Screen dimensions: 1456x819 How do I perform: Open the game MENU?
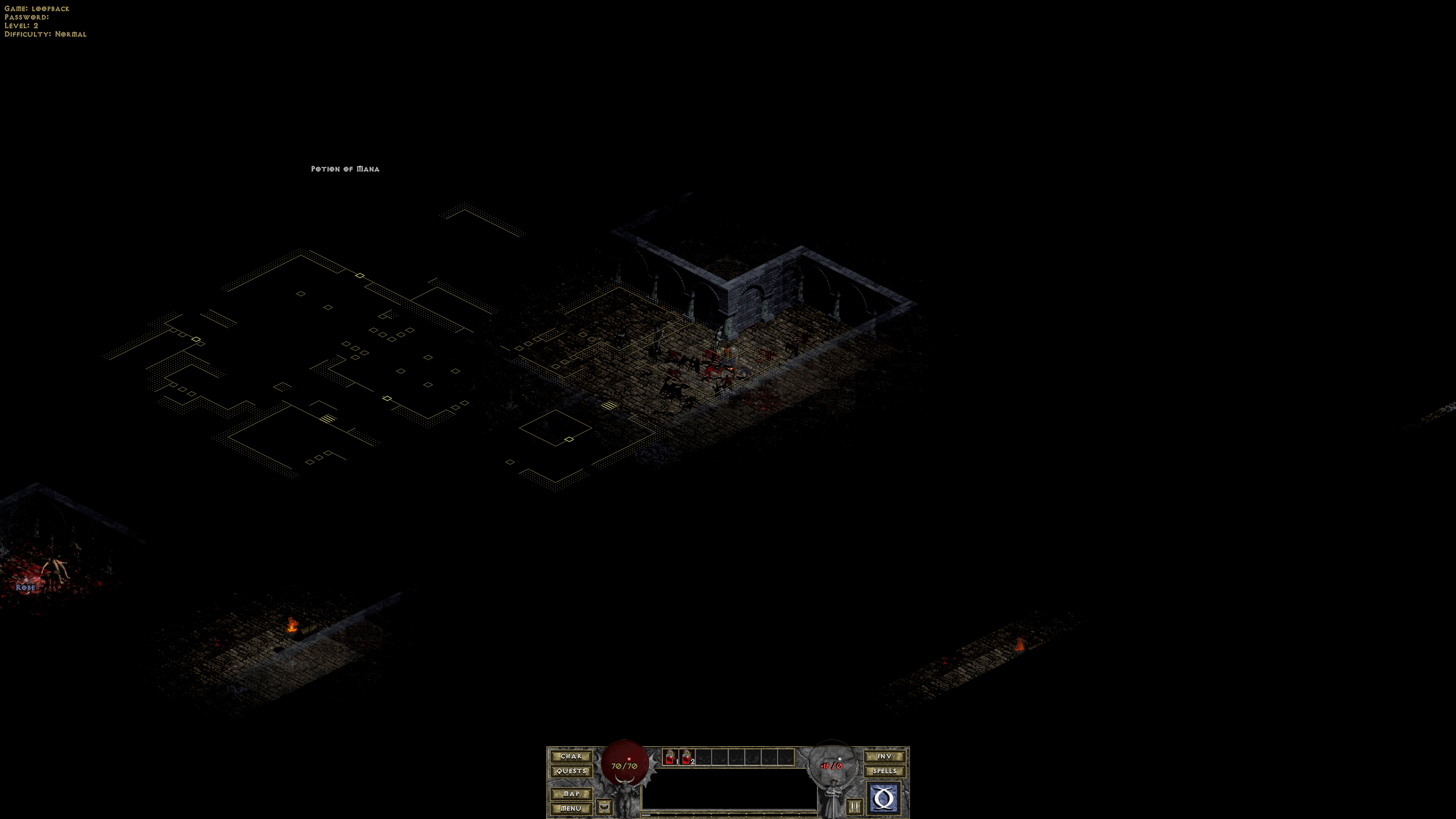[x=571, y=808]
